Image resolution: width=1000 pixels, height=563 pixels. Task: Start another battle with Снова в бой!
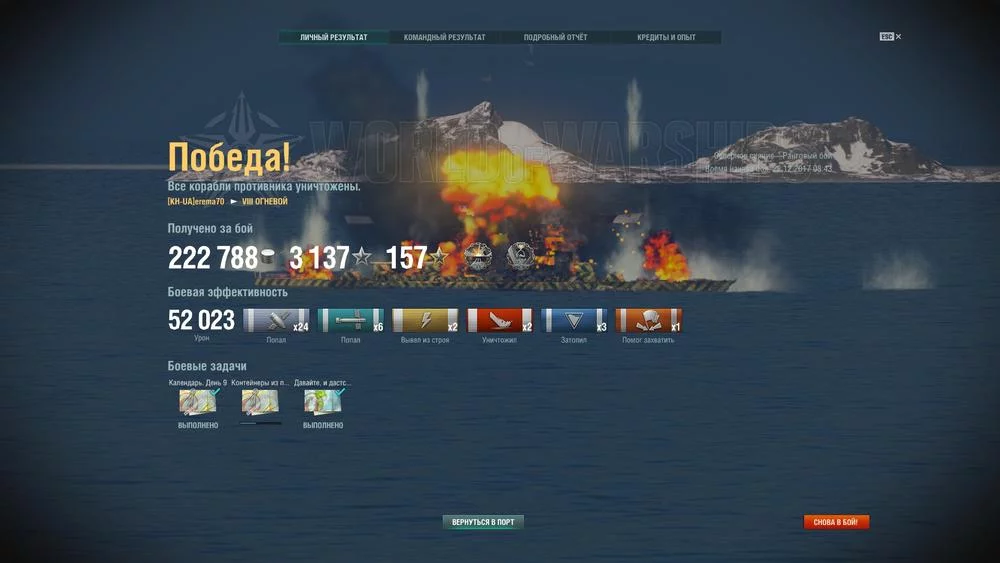[836, 522]
